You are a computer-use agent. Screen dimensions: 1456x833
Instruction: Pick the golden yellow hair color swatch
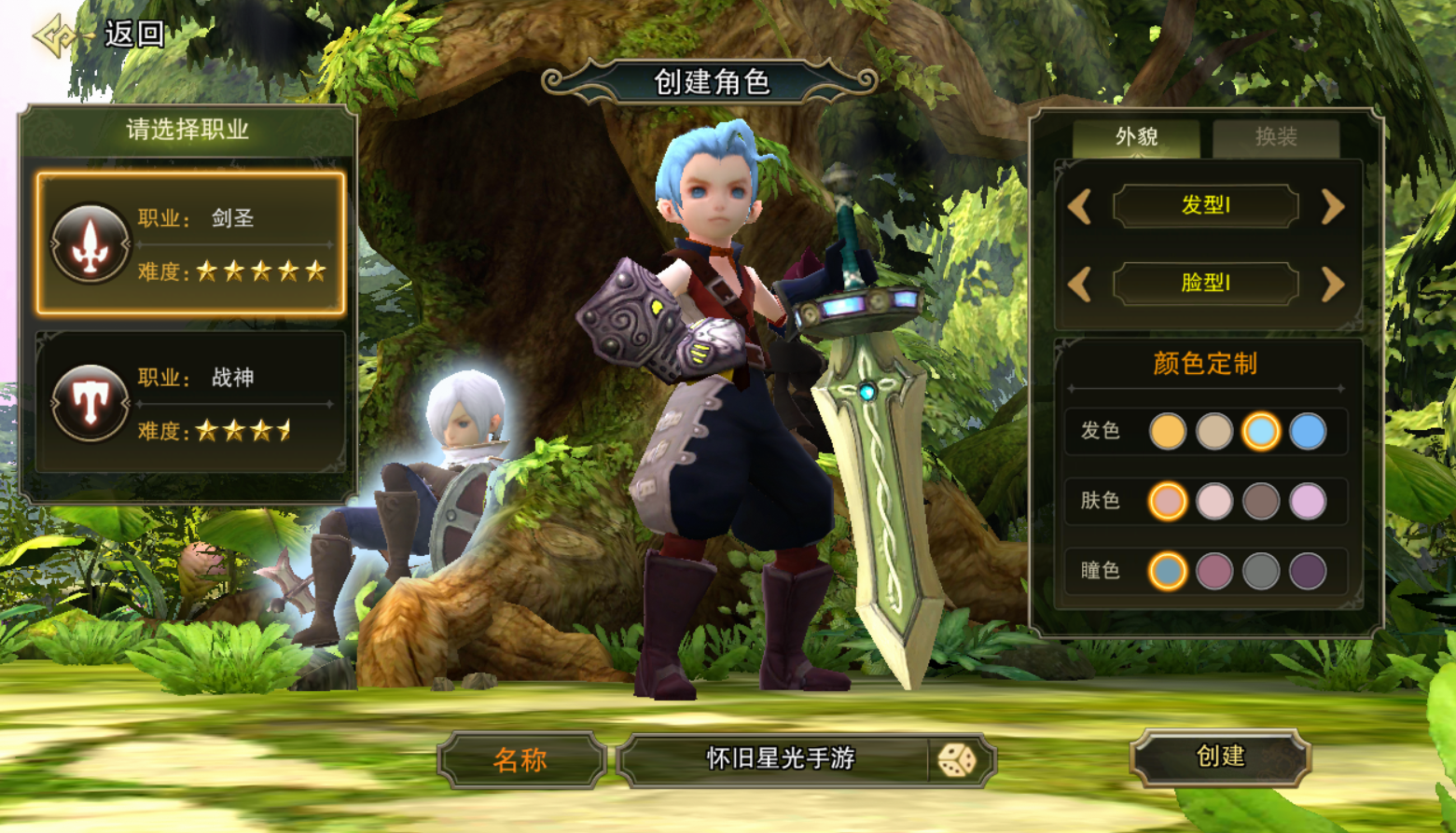[1167, 432]
